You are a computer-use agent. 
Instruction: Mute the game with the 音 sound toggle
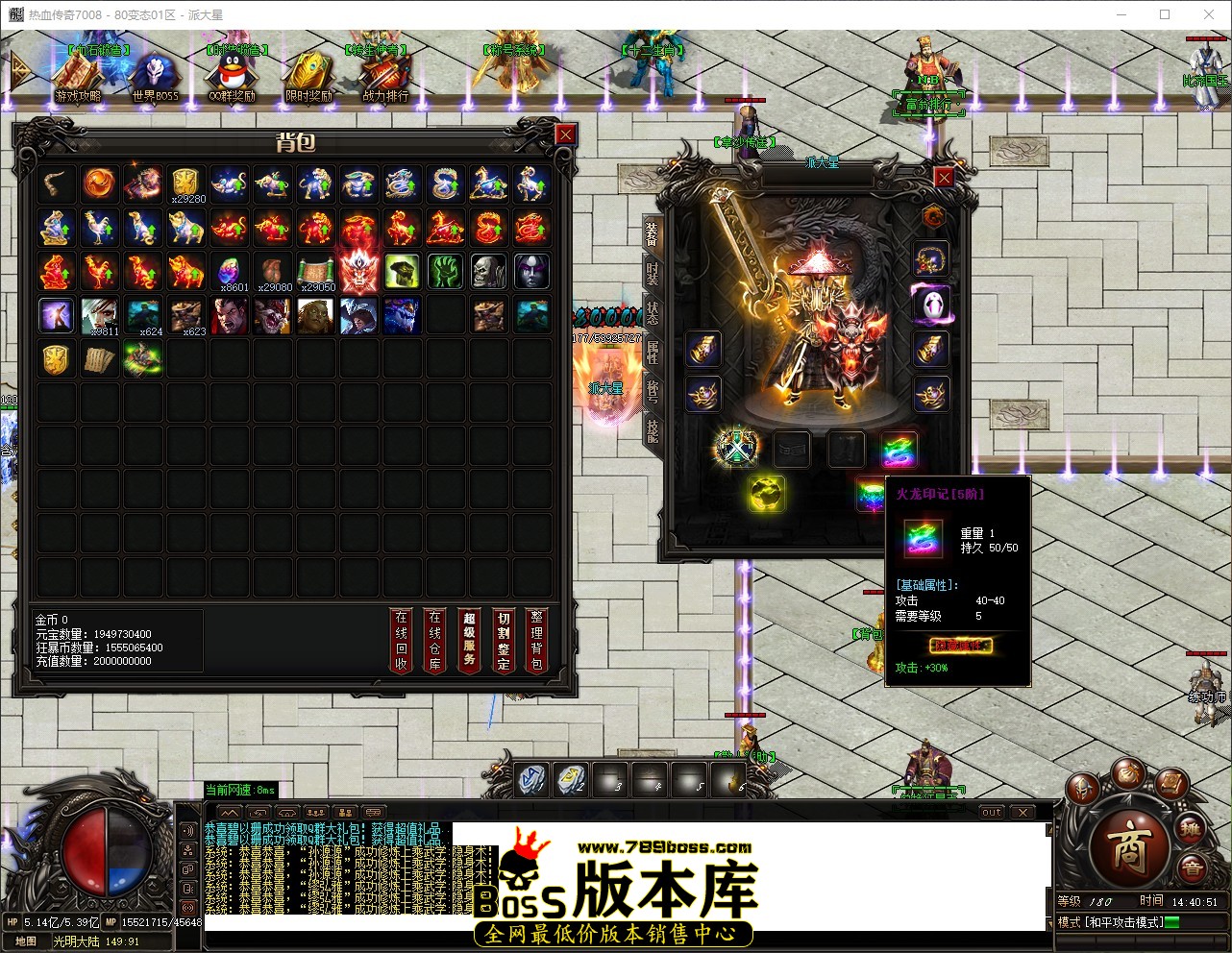[1194, 867]
